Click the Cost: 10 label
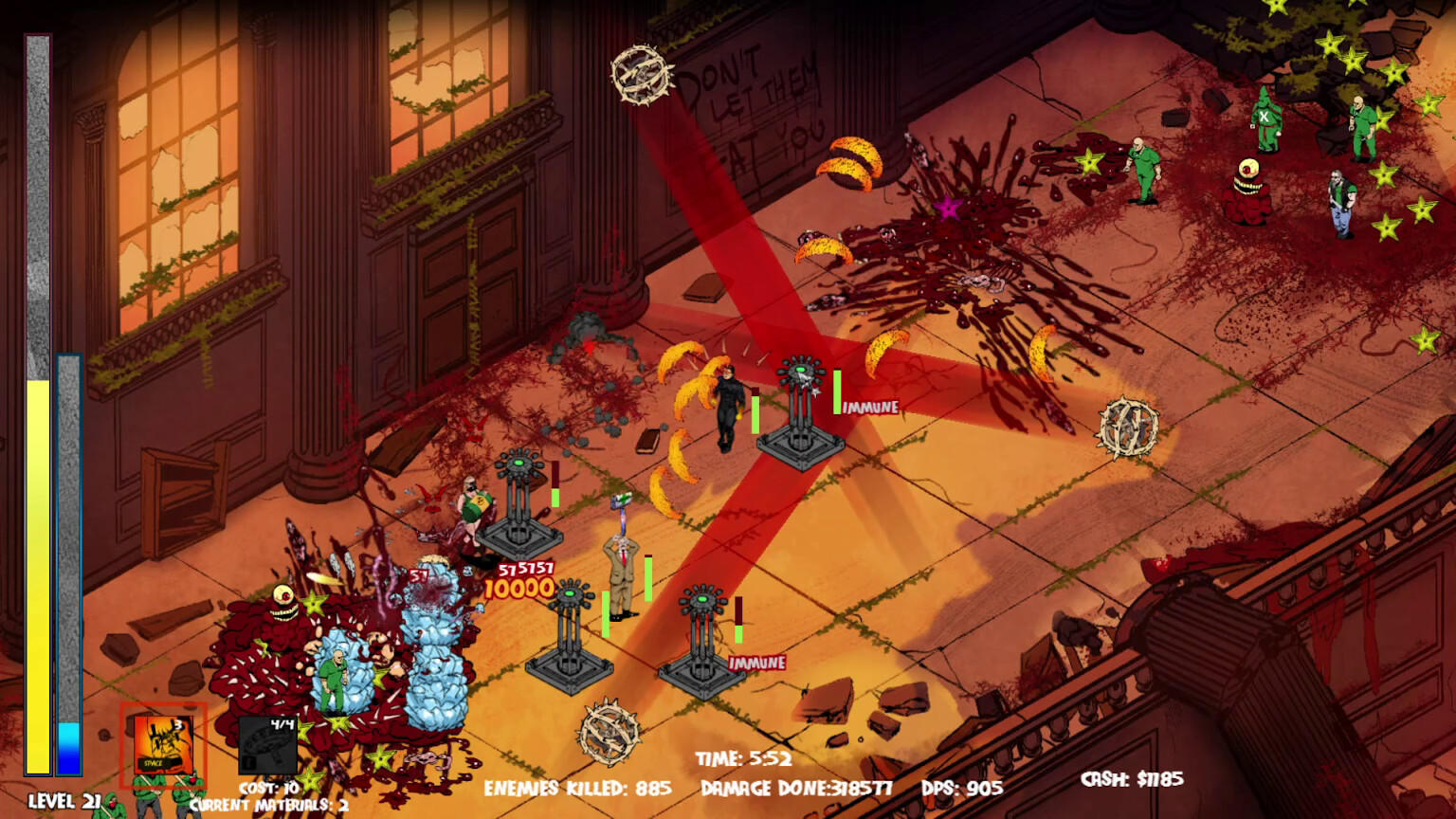This screenshot has width=1456, height=819. [268, 787]
